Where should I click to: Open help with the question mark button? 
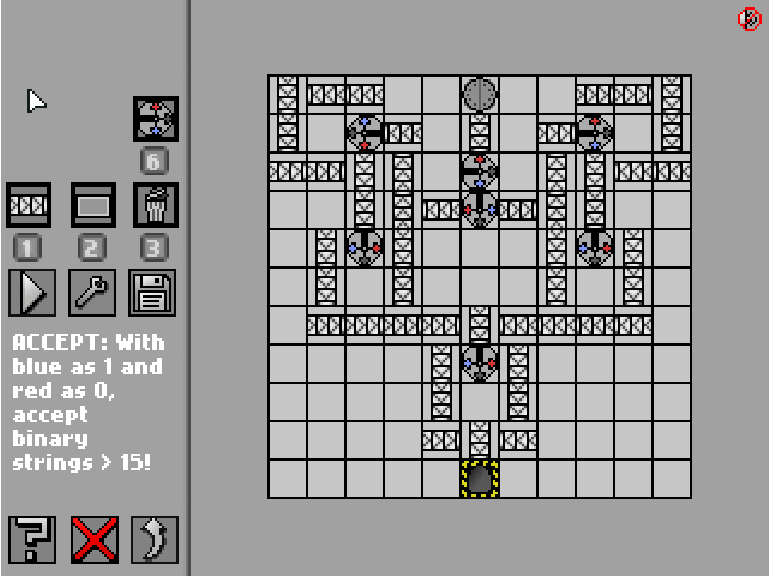[x=33, y=539]
